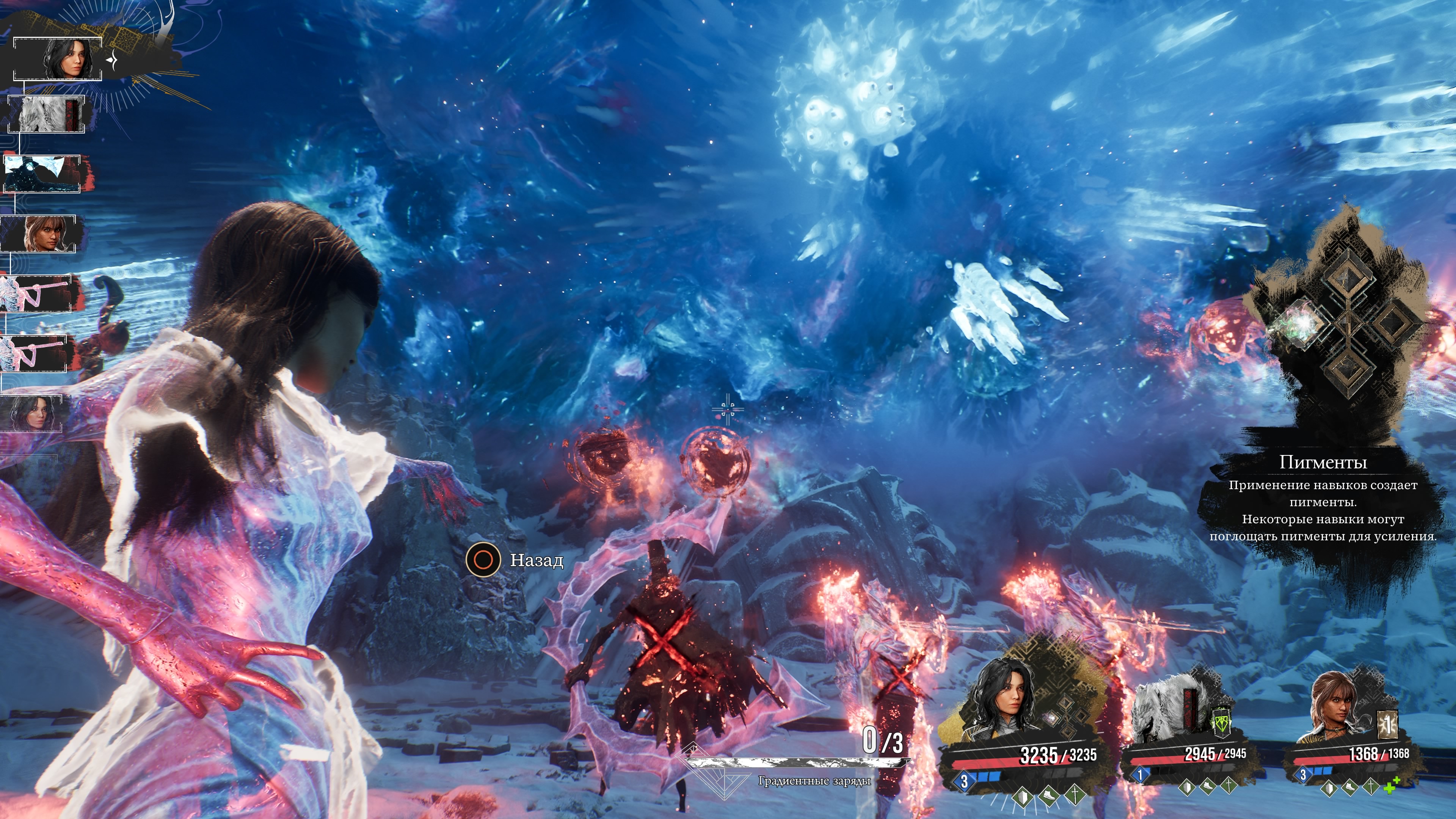Inspect Lune's shield buff icon
1456x819 pixels.
point(1022,797)
